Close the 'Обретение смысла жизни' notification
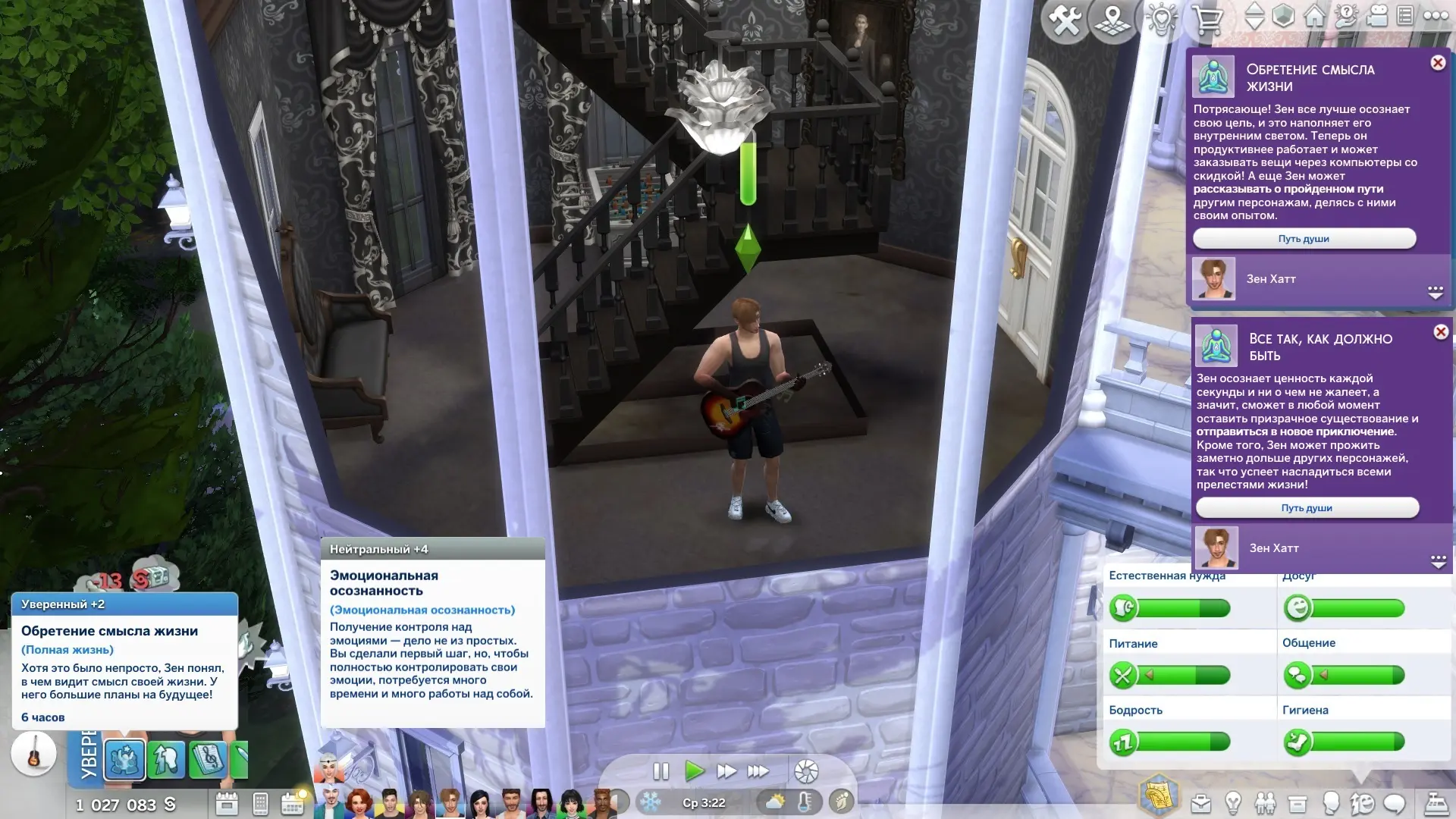This screenshot has height=819, width=1456. (x=1438, y=63)
